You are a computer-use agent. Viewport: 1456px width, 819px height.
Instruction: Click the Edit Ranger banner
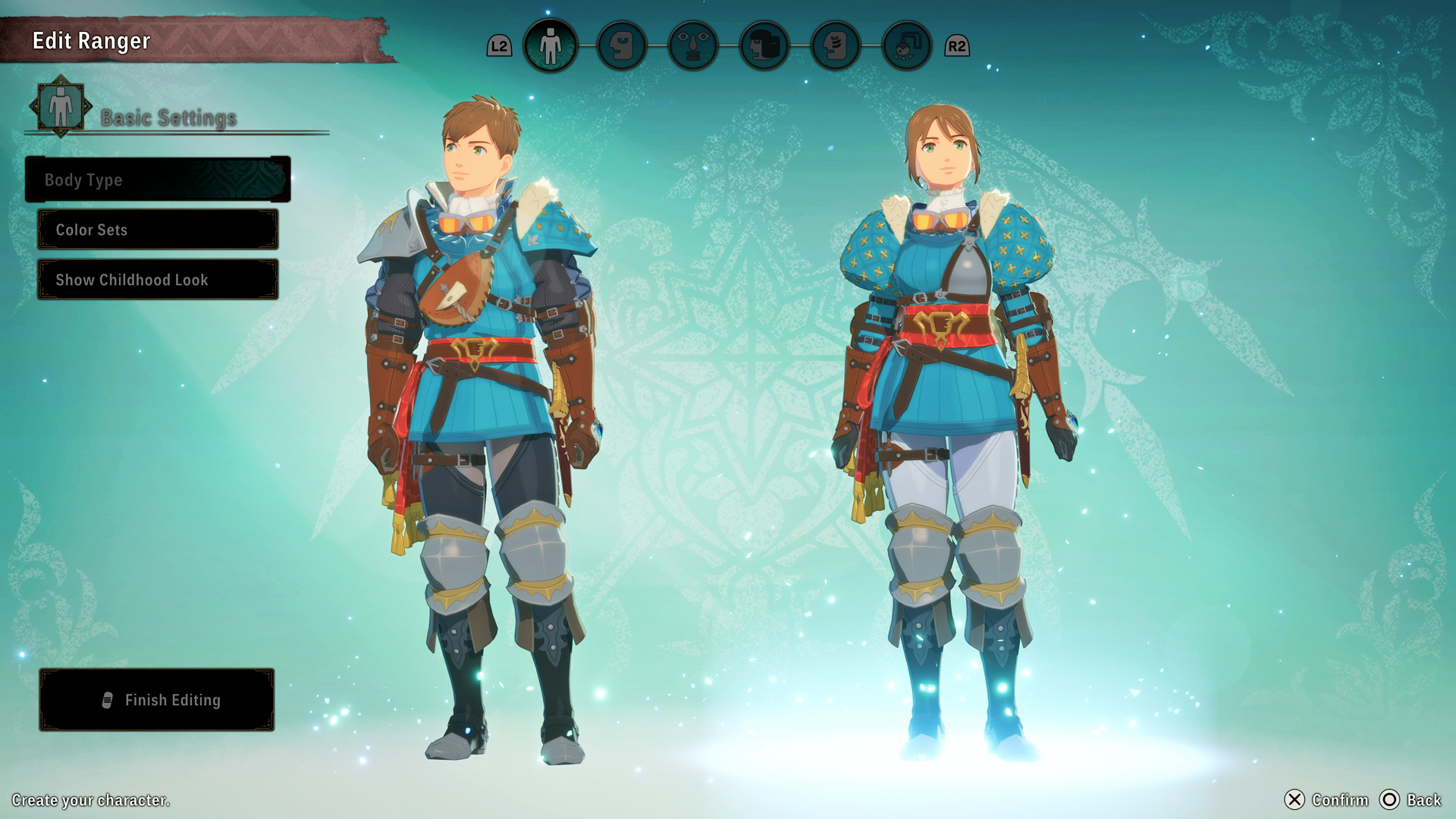(91, 41)
